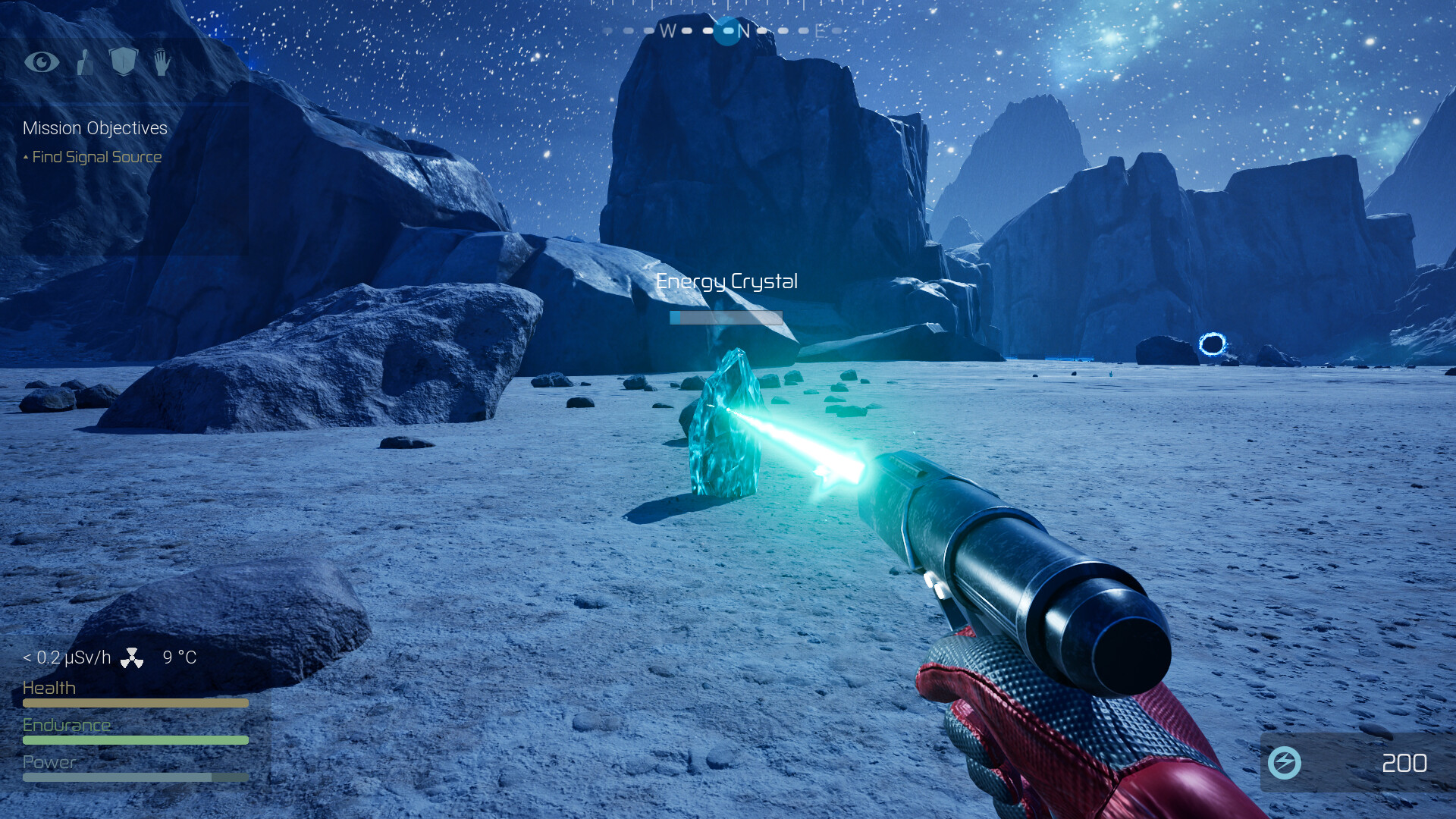
Task: Select the flashlight-shaped status icon
Action: point(85,62)
